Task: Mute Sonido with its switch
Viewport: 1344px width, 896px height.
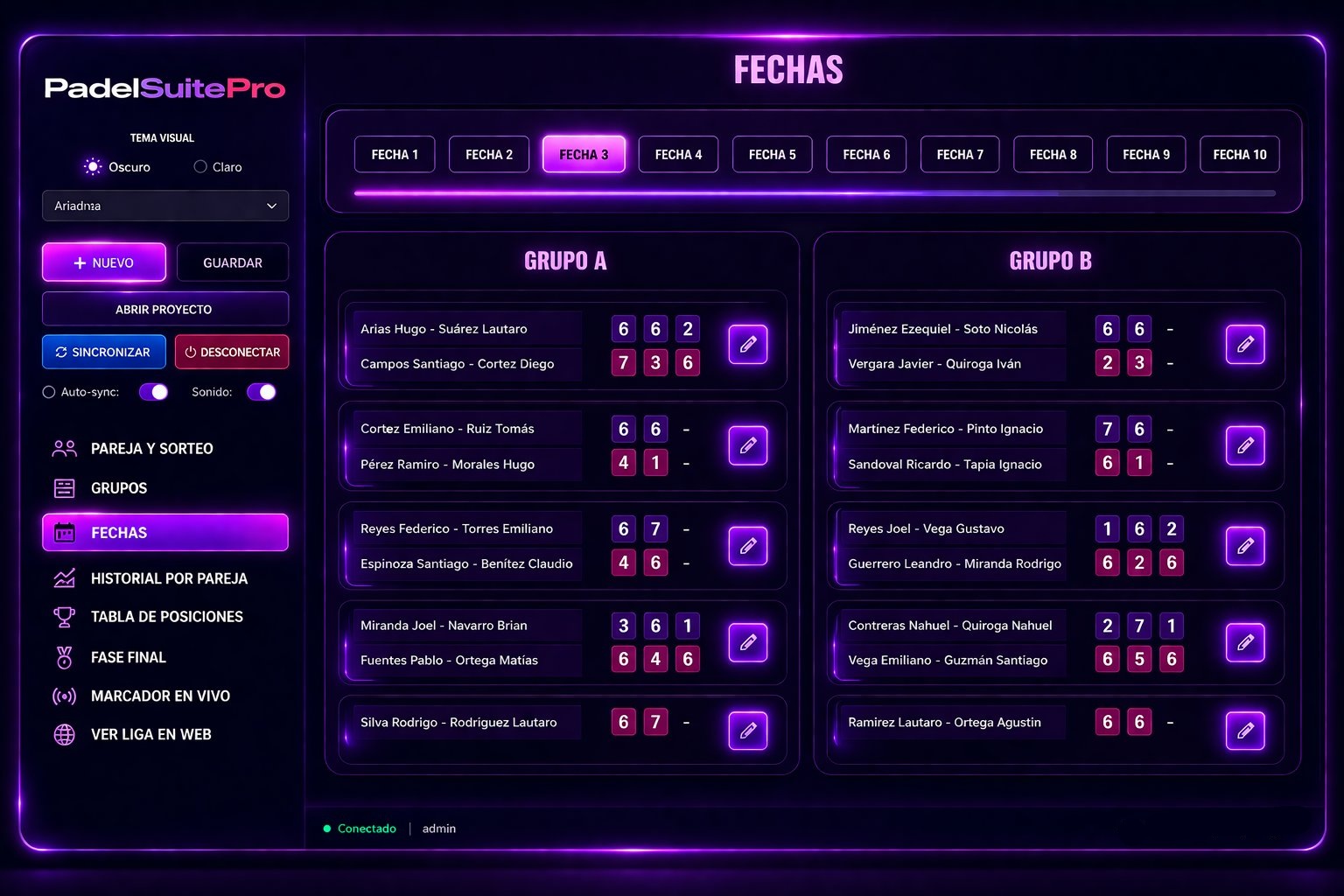Action: [261, 392]
